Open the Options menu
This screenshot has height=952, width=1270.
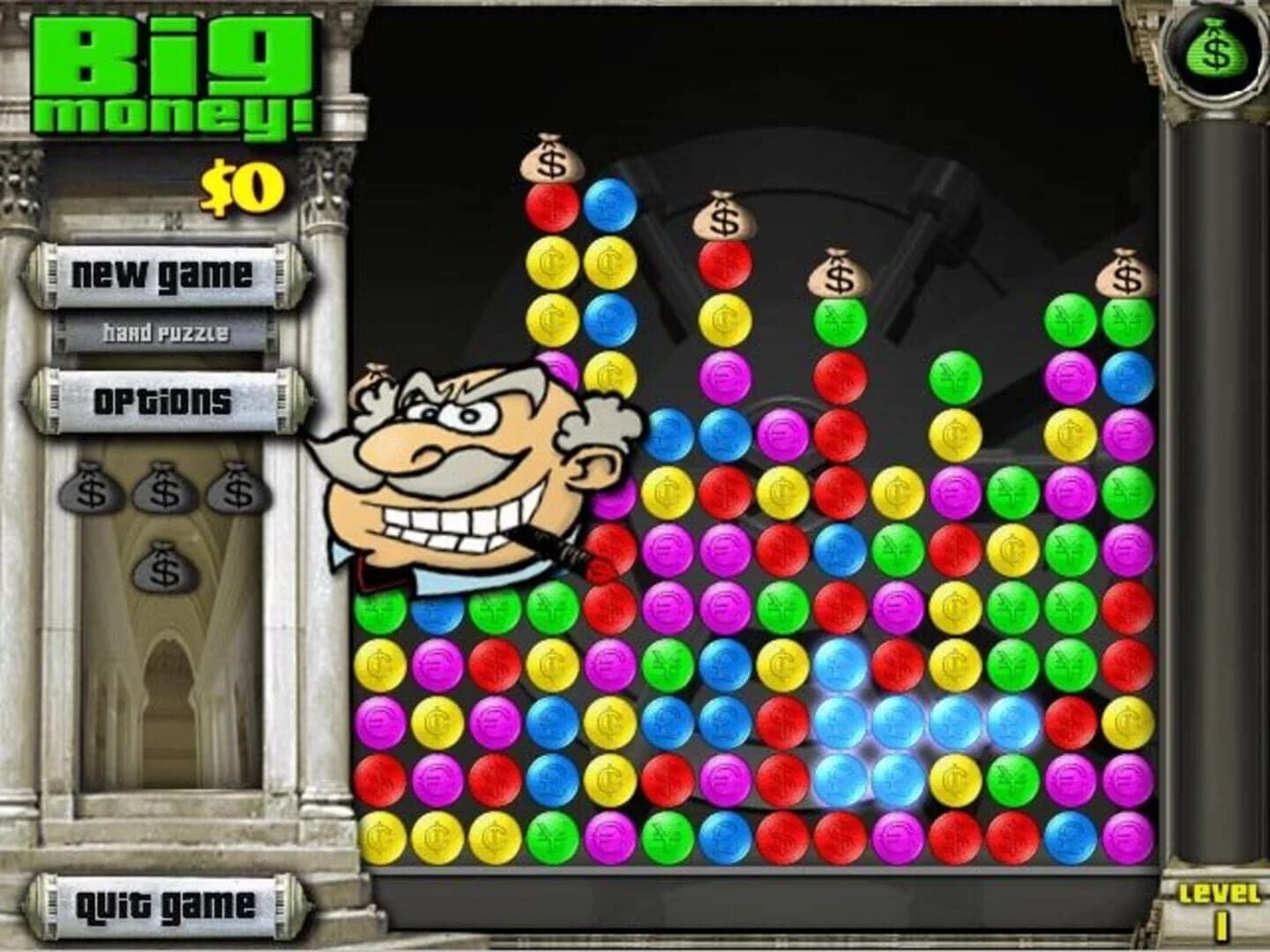[163, 401]
